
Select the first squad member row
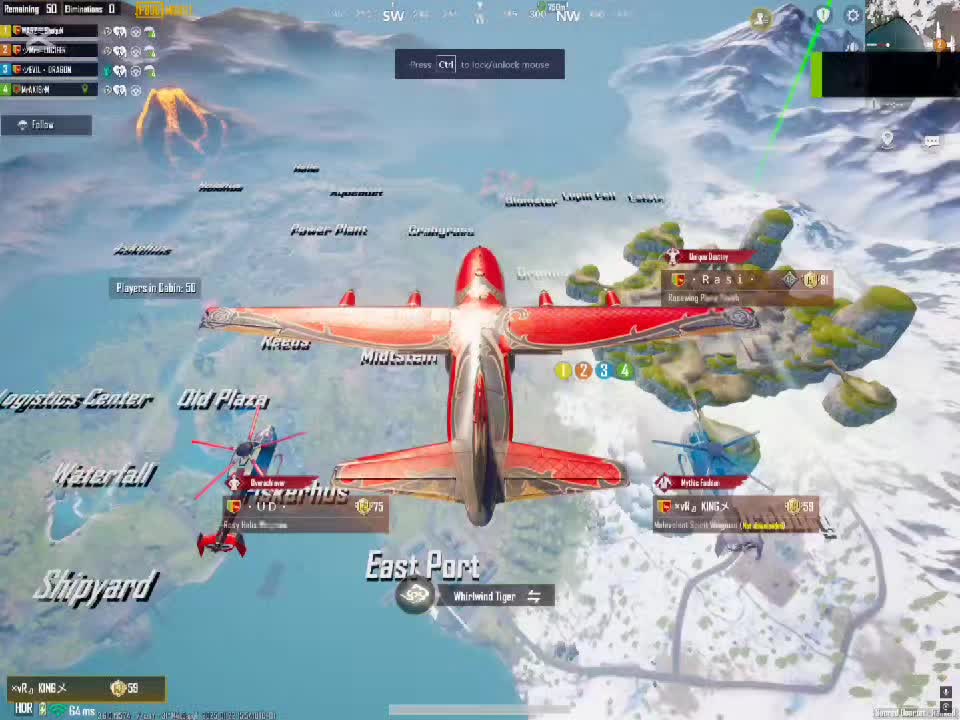pos(50,30)
